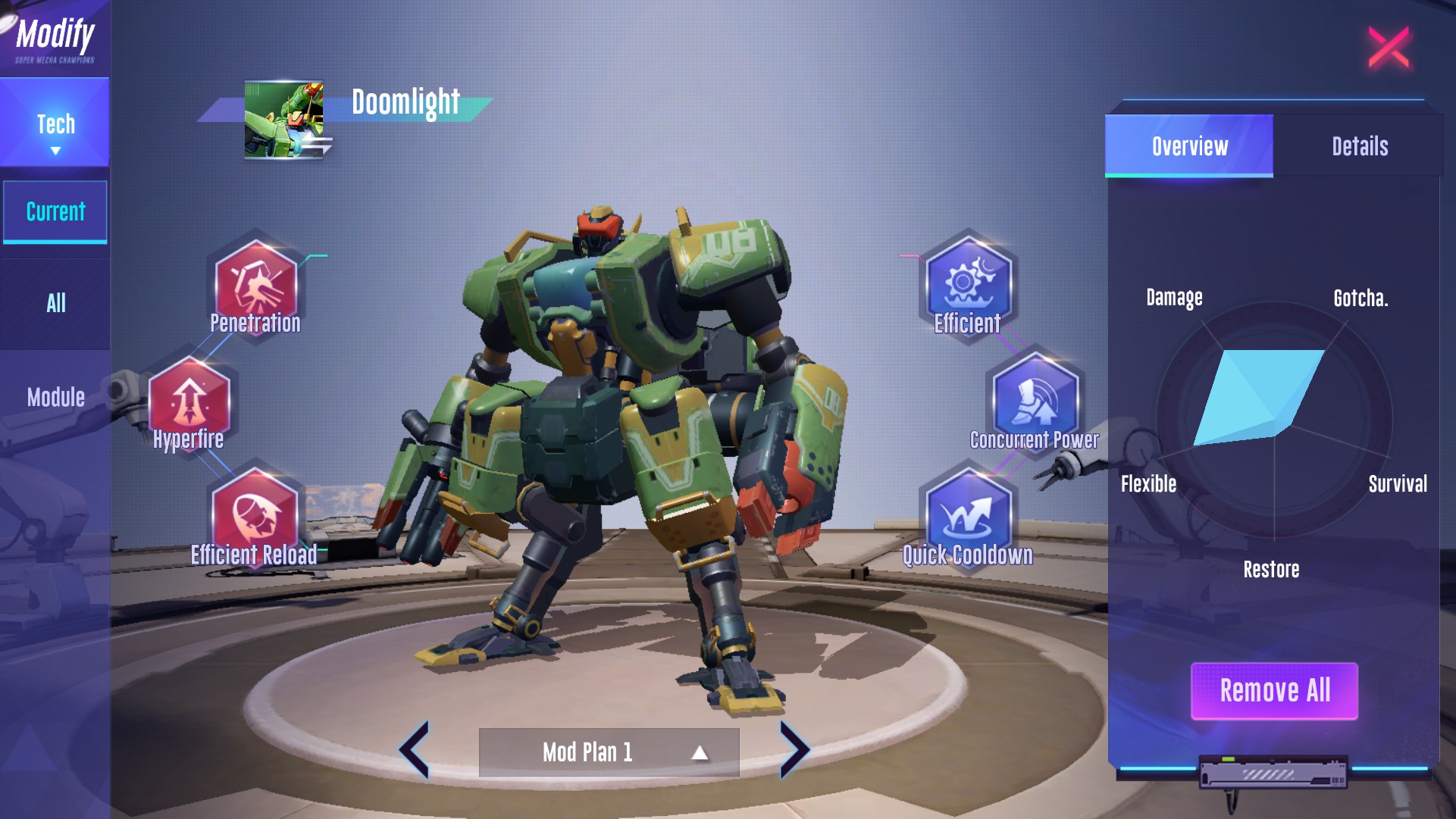Remove All equipped mods

[x=1274, y=691]
